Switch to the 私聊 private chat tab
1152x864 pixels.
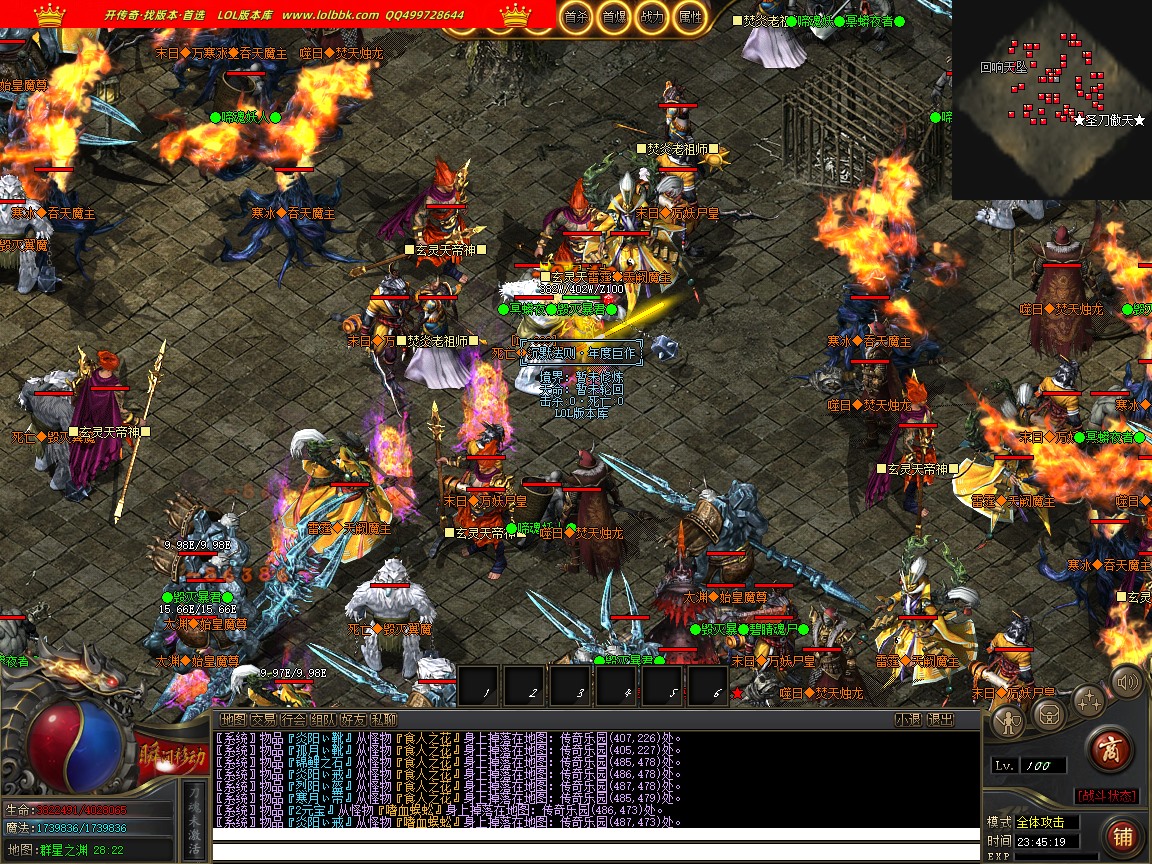coord(383,719)
